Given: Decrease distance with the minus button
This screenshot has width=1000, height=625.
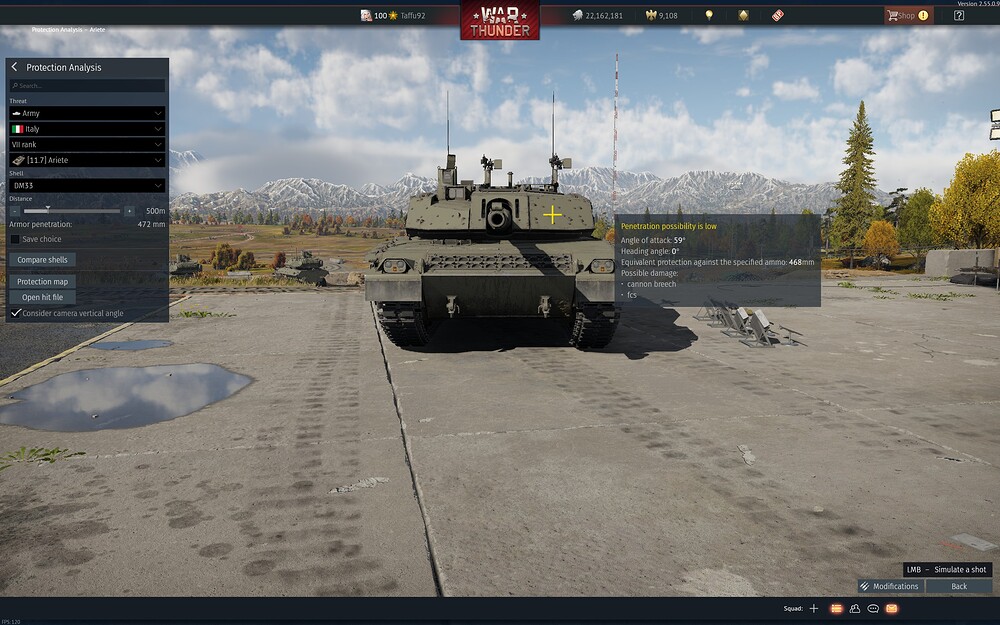Looking at the screenshot, I should (x=15, y=211).
